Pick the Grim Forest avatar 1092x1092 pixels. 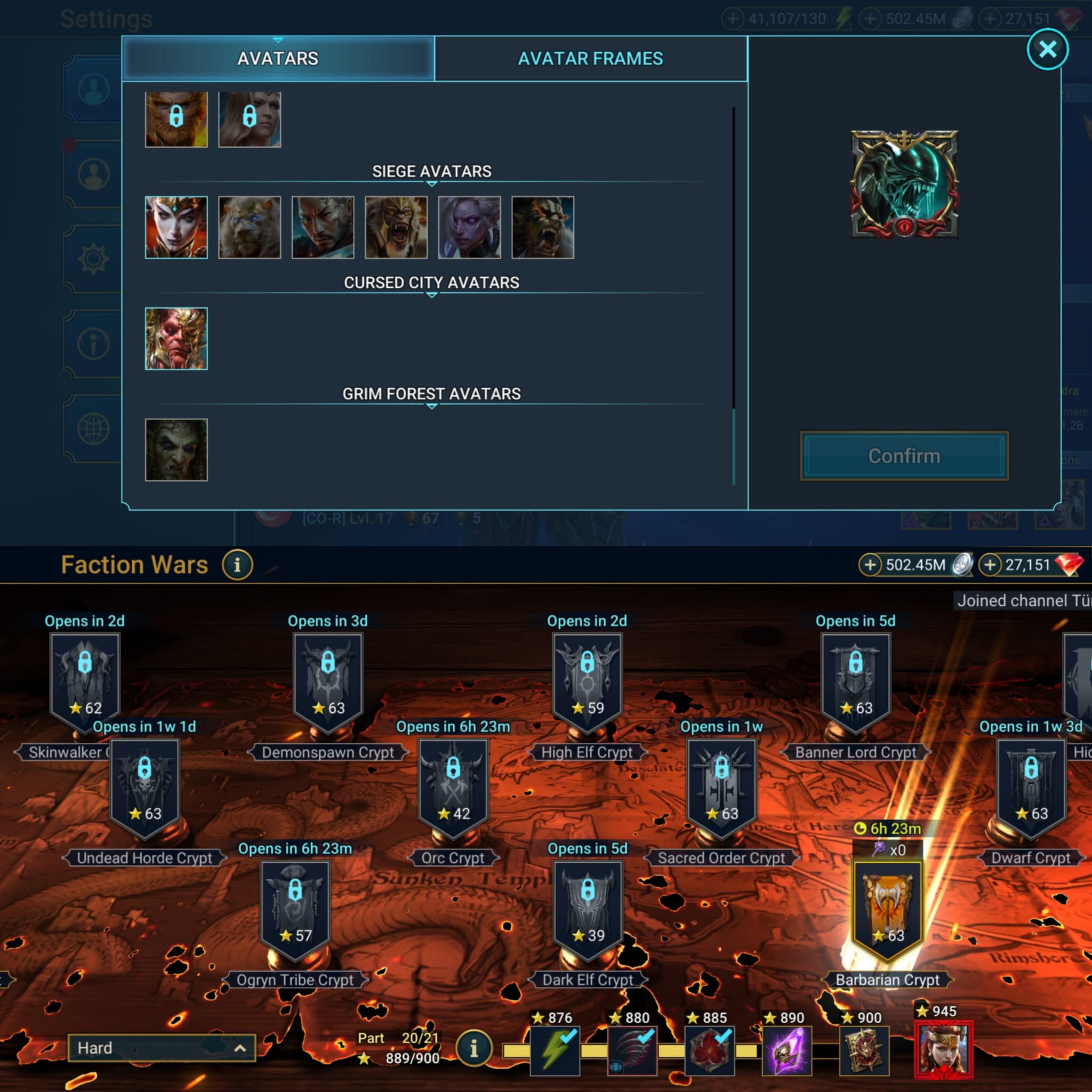(176, 450)
